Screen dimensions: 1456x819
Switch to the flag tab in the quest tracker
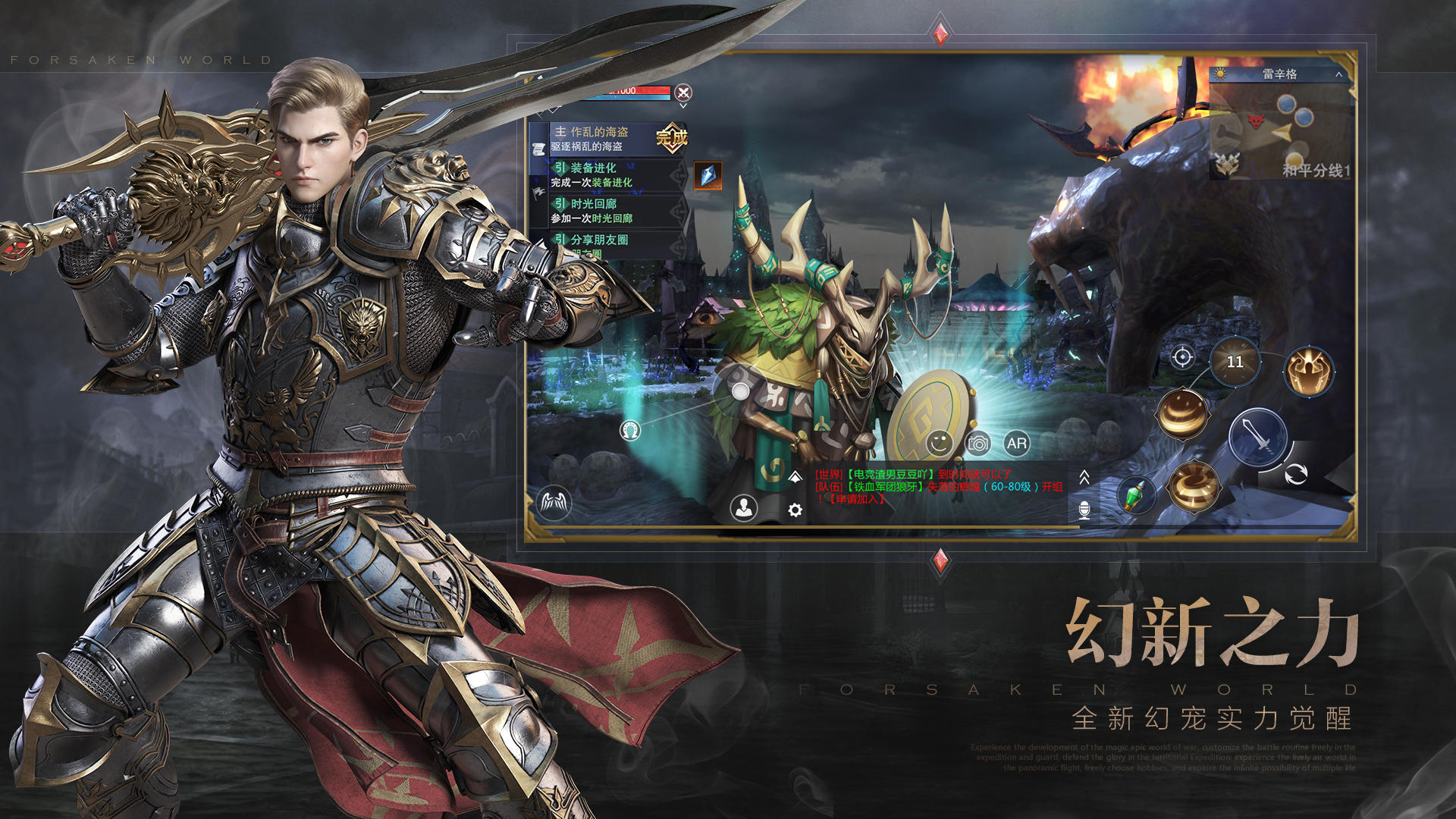[537, 193]
